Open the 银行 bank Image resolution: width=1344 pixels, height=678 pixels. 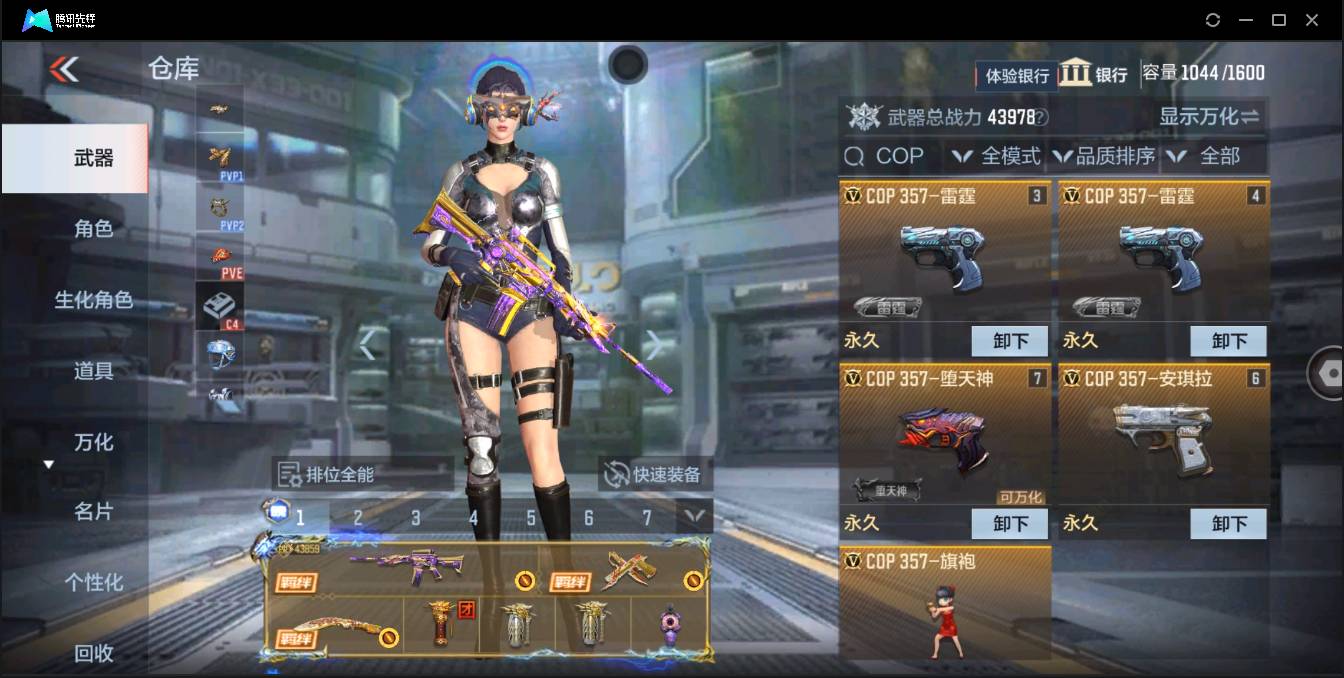point(1093,74)
